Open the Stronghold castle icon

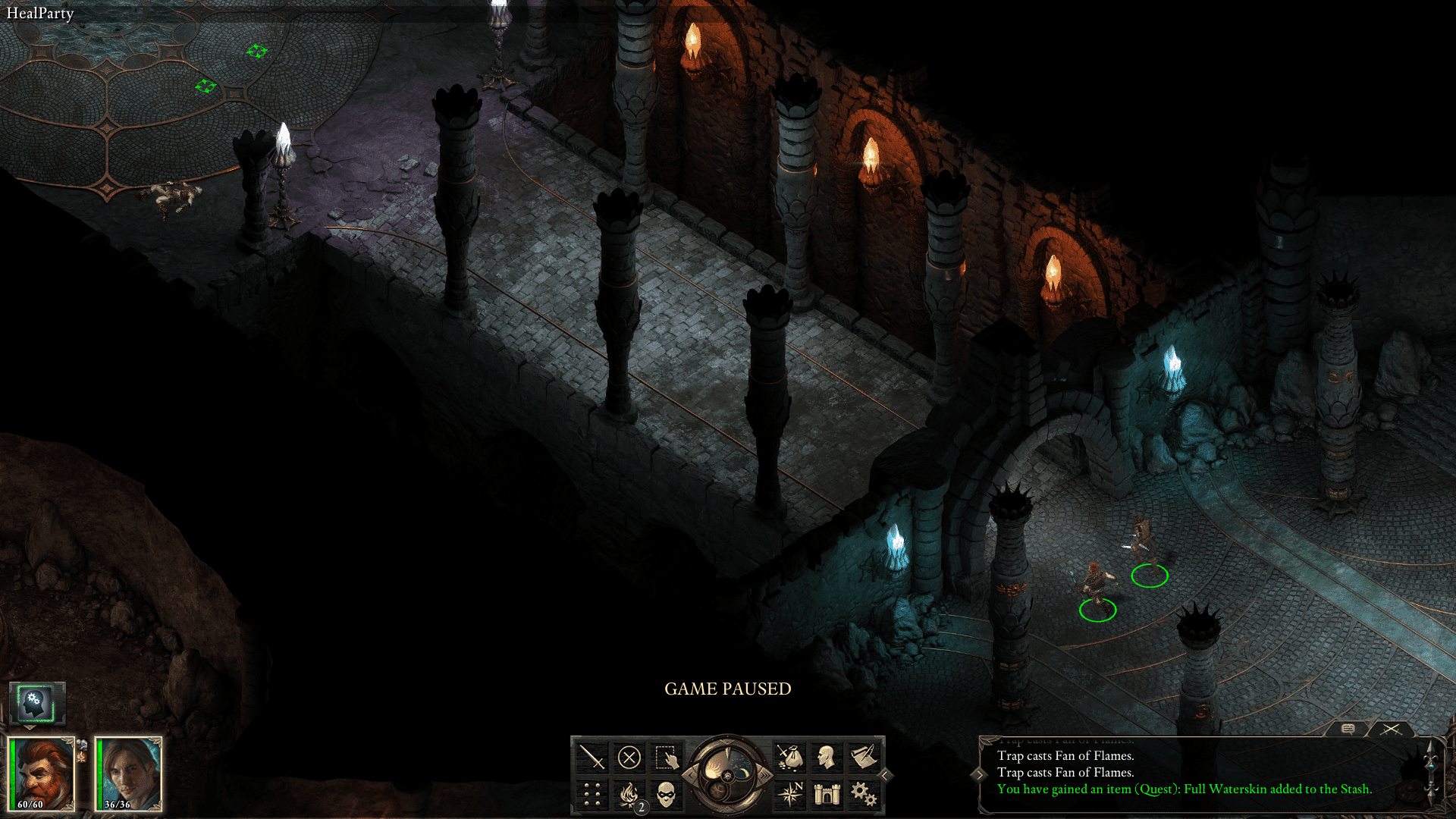[x=827, y=796]
